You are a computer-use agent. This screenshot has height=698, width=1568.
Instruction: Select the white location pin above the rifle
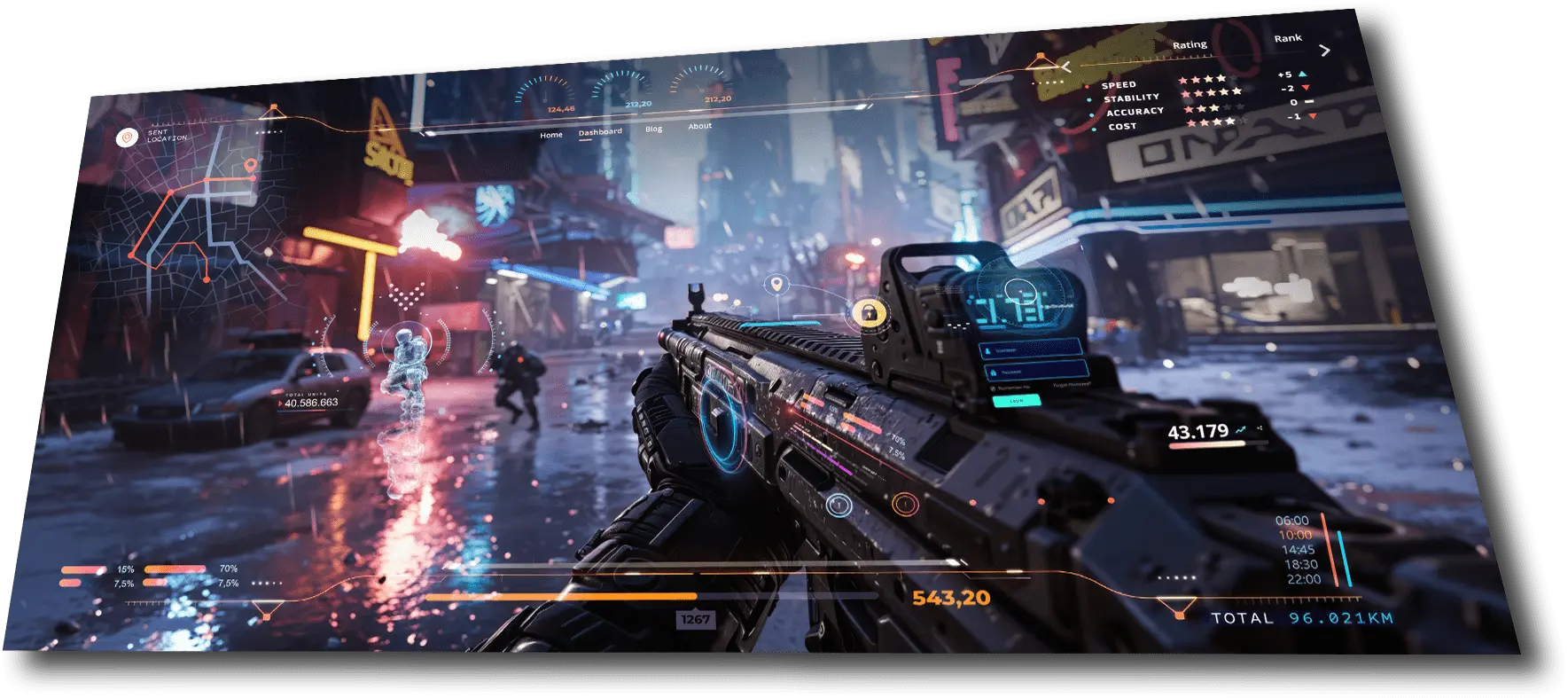point(777,285)
